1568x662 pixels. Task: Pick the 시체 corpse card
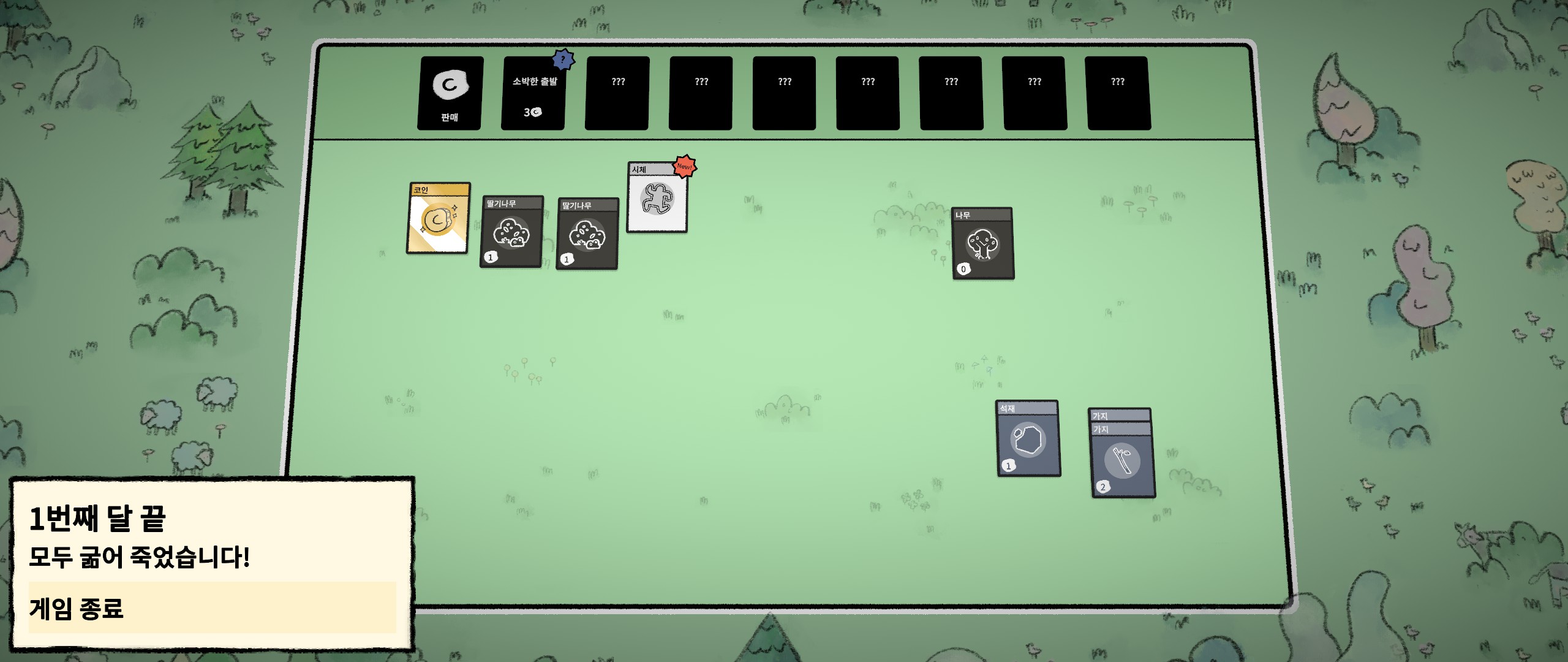click(657, 199)
